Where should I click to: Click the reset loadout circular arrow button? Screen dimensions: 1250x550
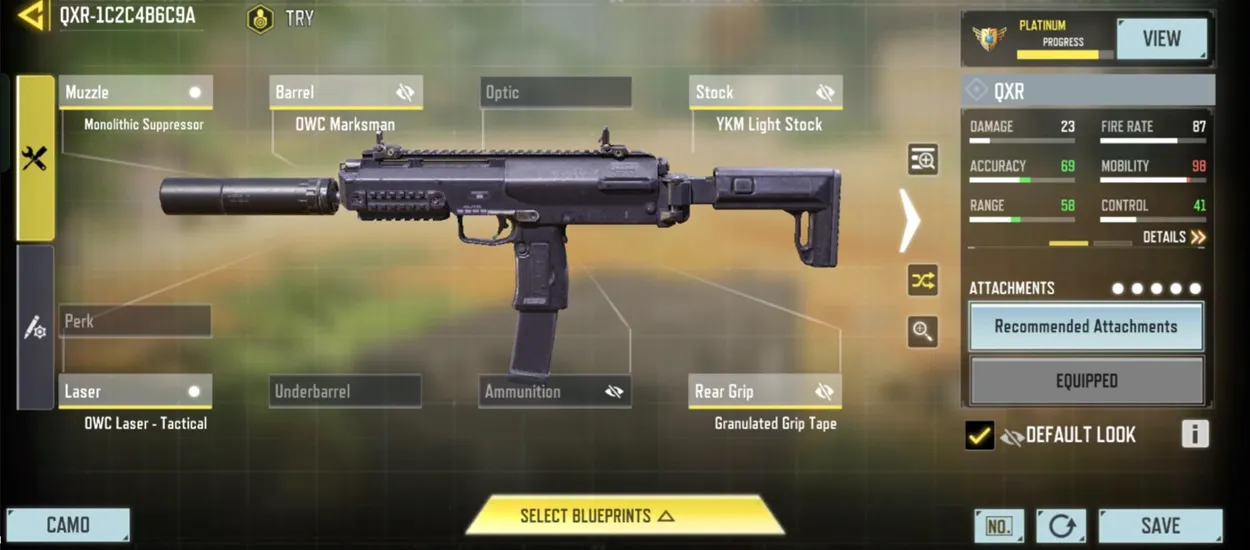pos(1060,525)
